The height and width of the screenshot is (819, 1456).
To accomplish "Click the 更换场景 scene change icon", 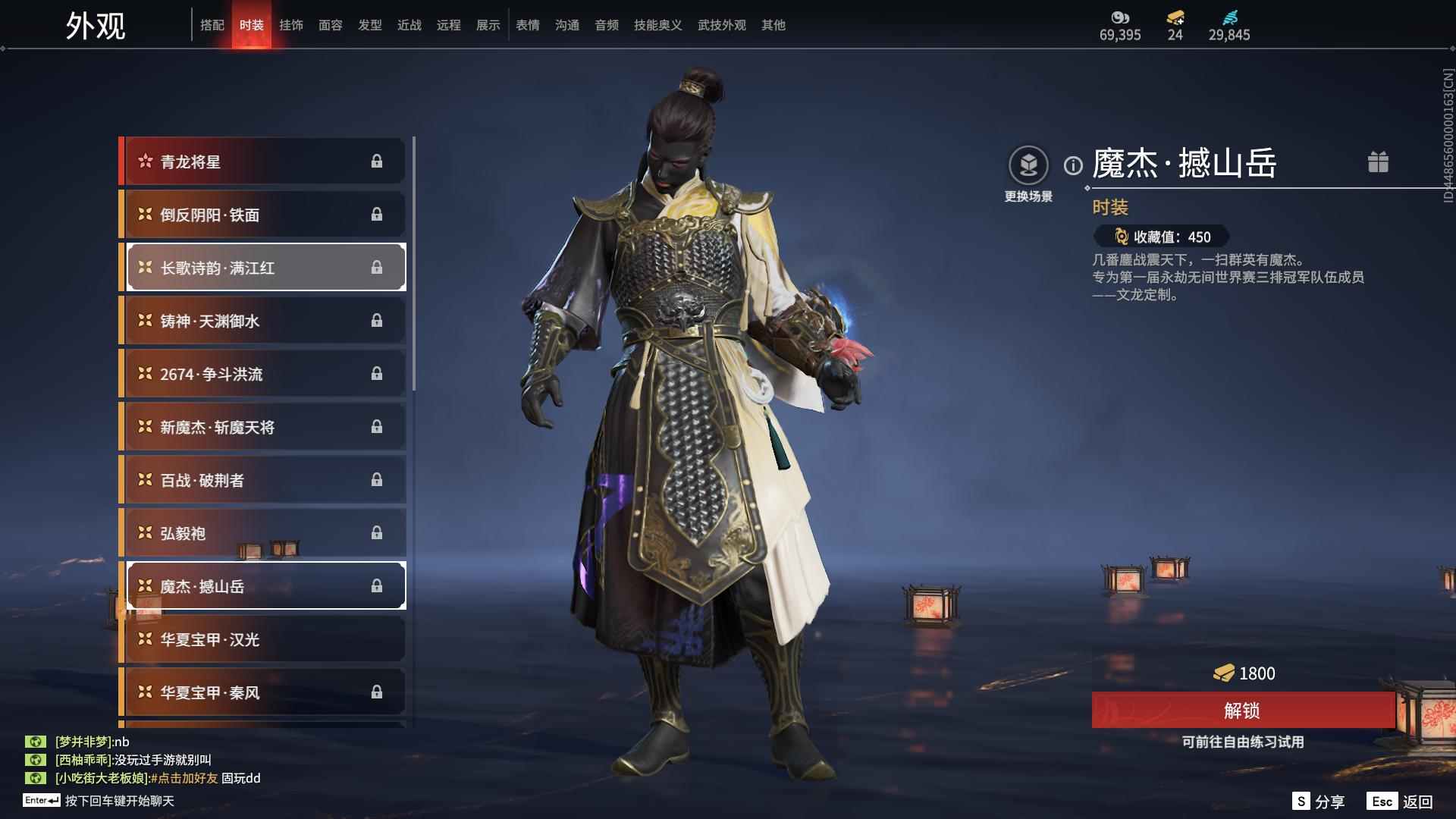I will point(1028,165).
